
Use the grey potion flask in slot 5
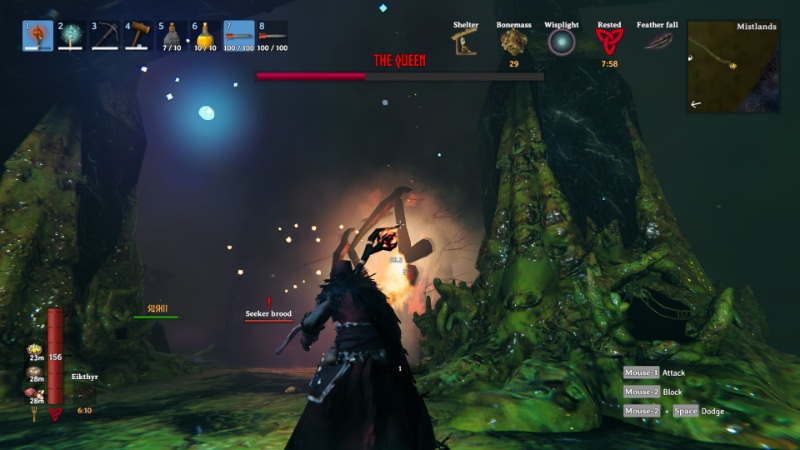(171, 36)
